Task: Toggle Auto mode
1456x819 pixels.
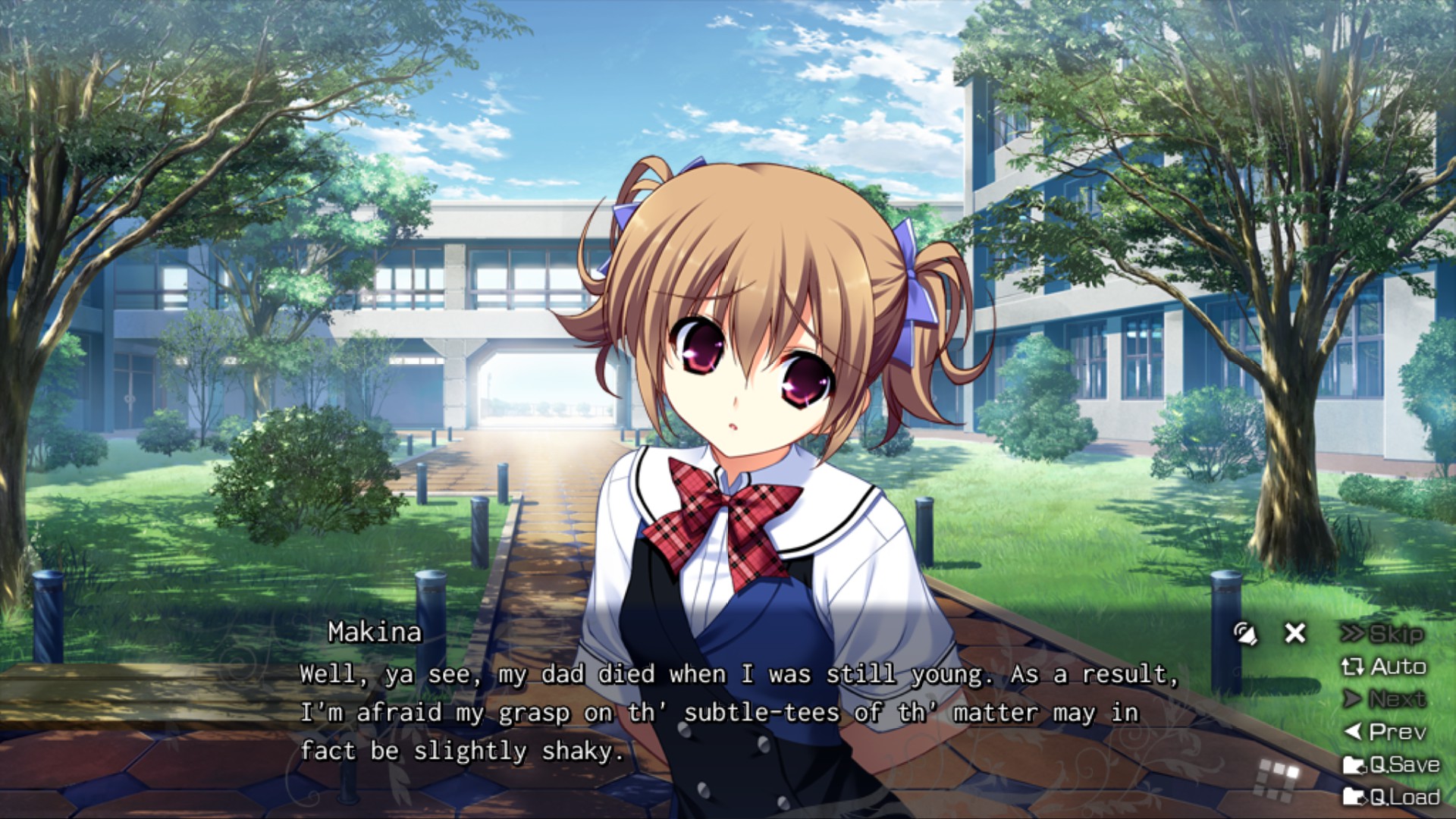Action: [x=1384, y=667]
